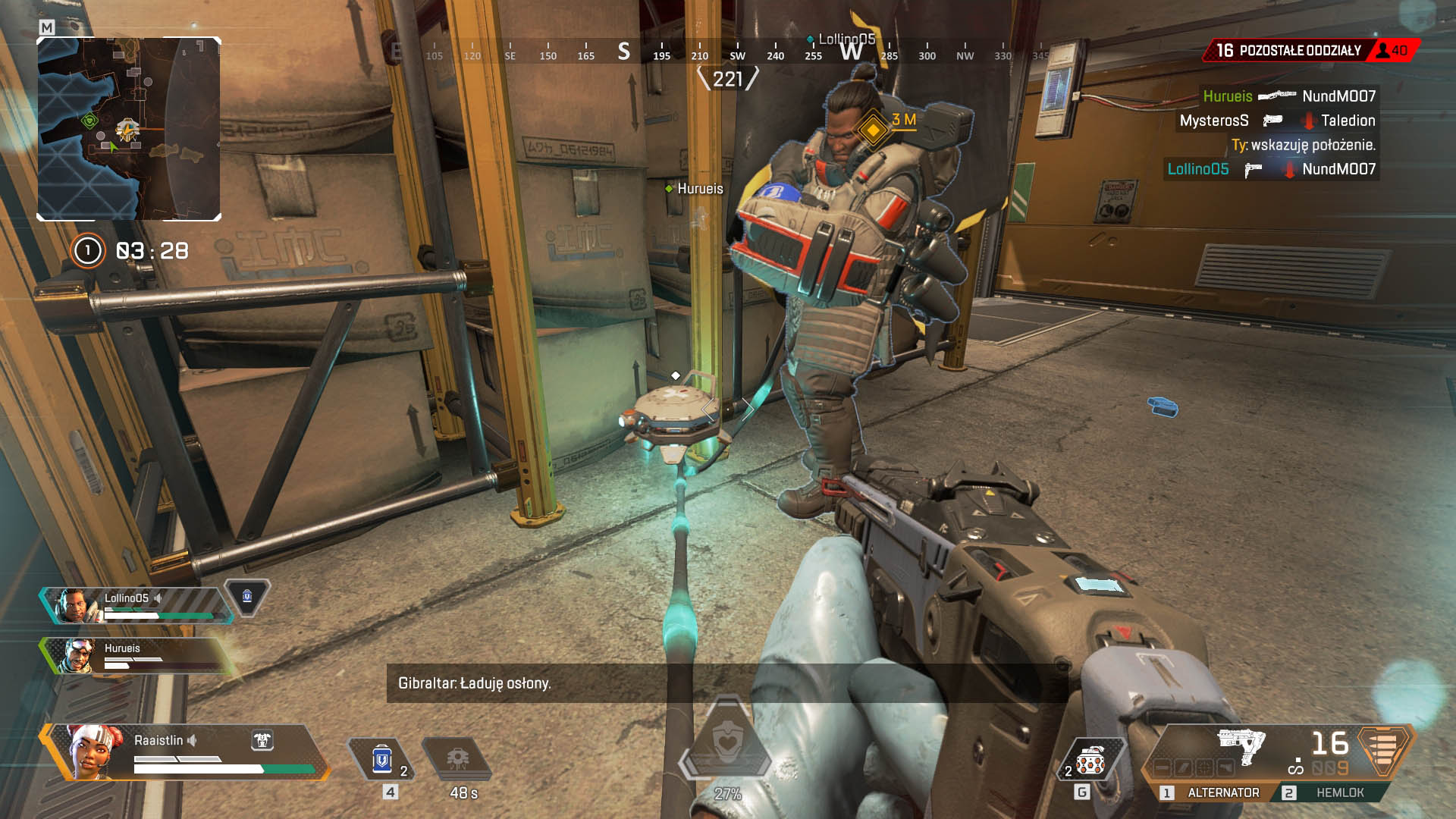The width and height of the screenshot is (1456, 819).
Task: Click the ultimate ability icon showing 48 s
Action: [459, 758]
